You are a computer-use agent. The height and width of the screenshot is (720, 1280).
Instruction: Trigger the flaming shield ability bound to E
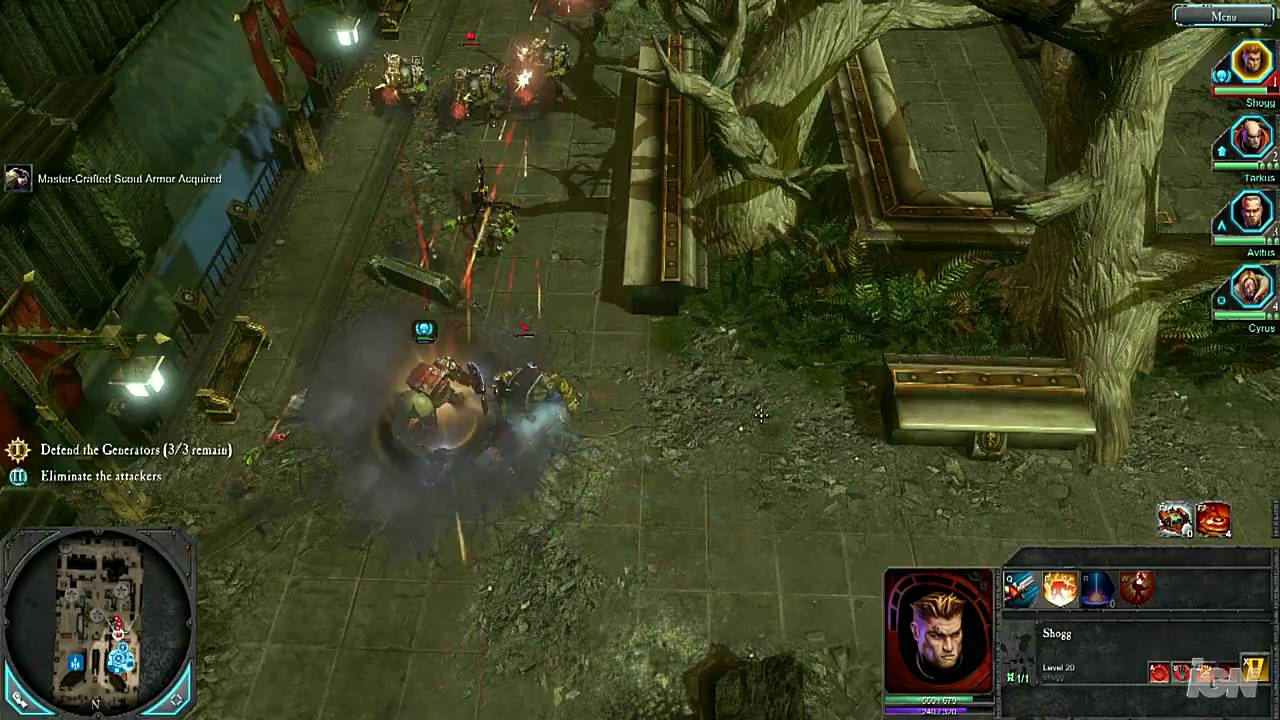1060,589
